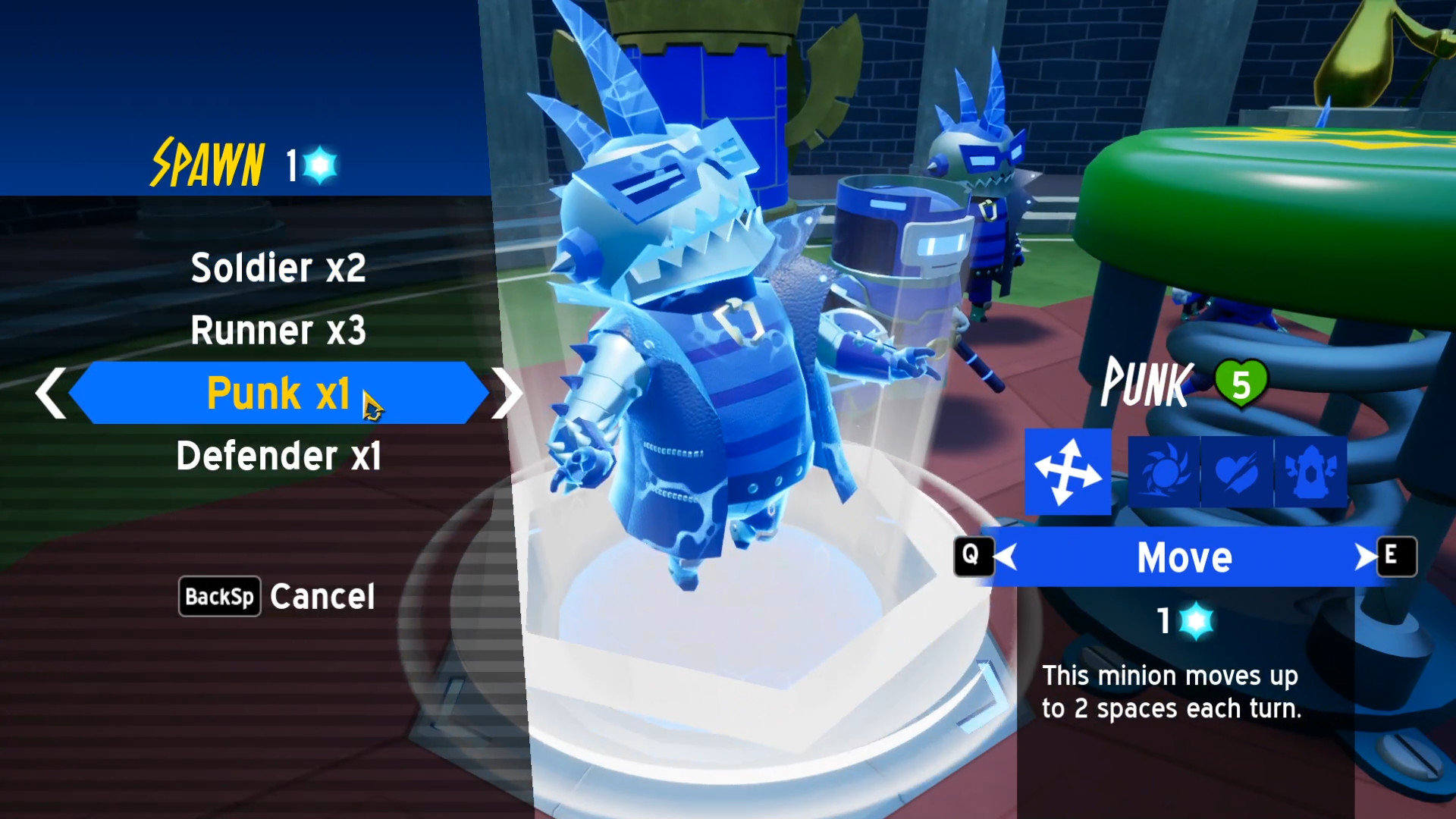Select the fortress tower ability icon
Viewport: 1456px width, 819px height.
click(1310, 472)
